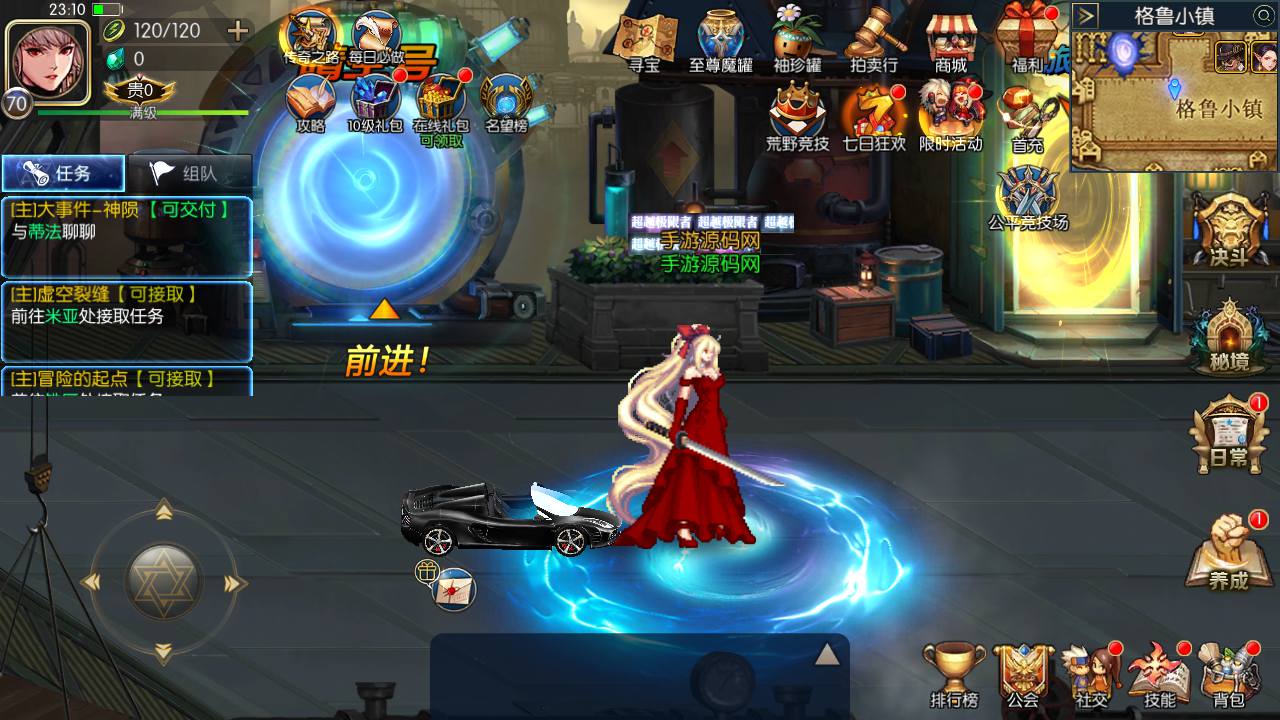The height and width of the screenshot is (720, 1280).
Task: Open the 背包 backpack
Action: [1229, 675]
